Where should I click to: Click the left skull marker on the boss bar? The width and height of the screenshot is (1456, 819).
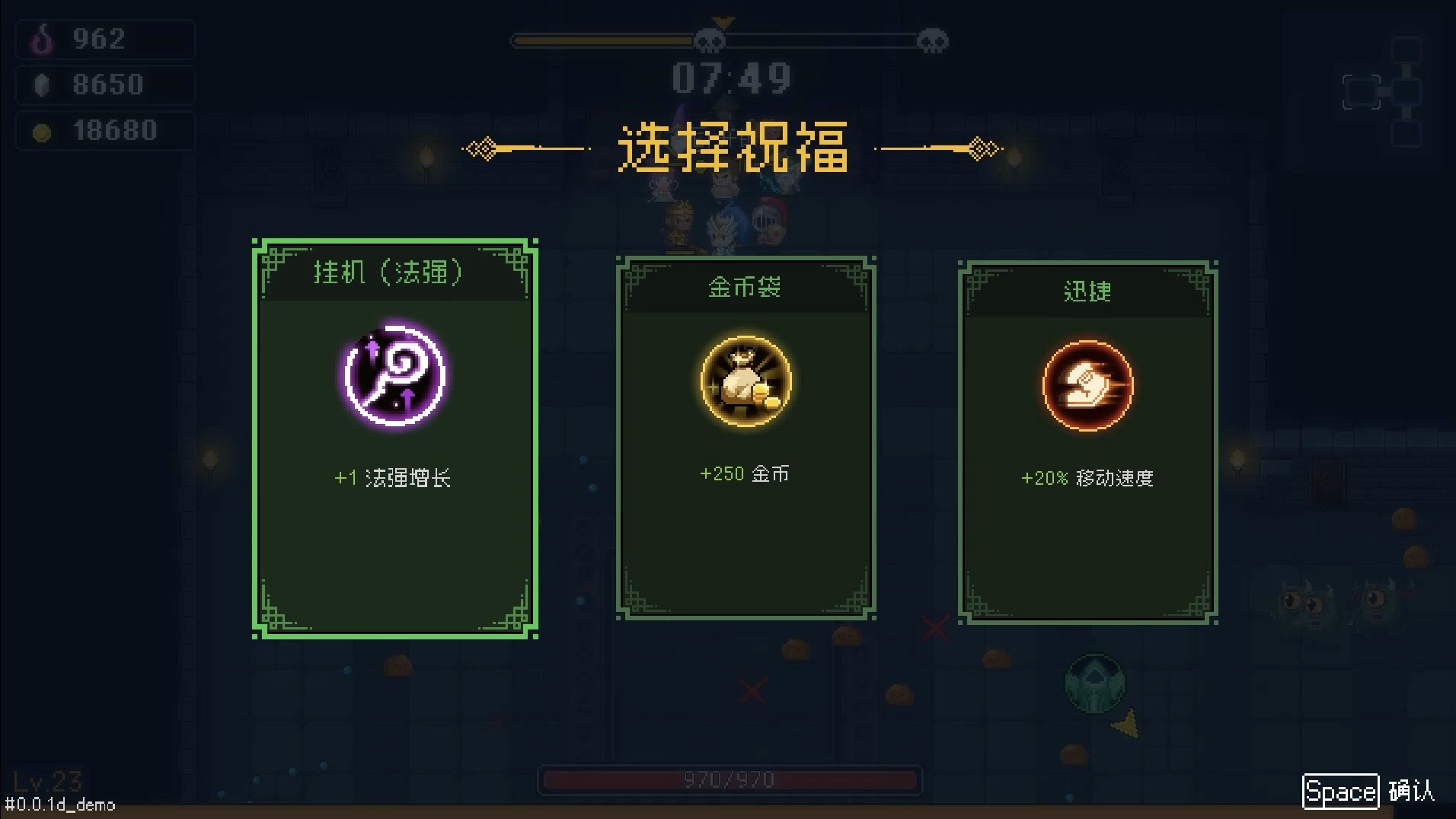[709, 41]
